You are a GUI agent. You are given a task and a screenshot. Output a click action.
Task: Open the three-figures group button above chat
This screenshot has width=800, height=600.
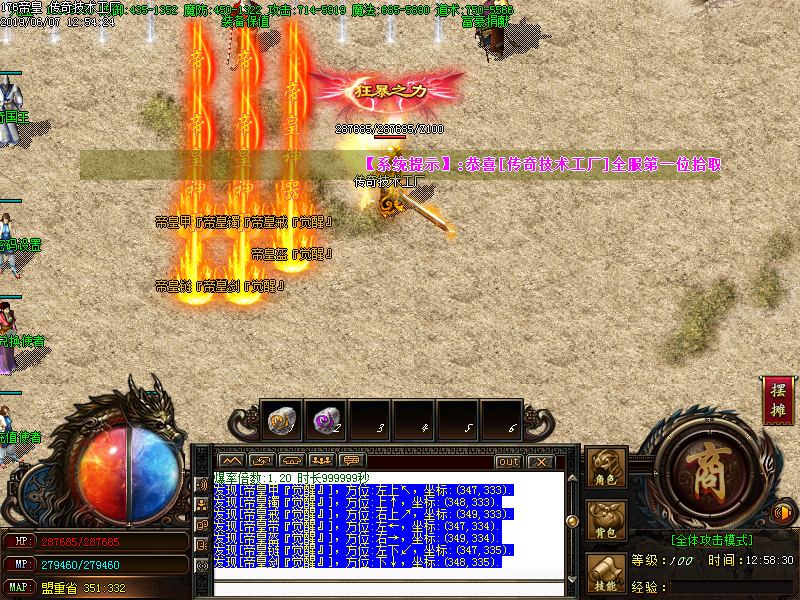pos(322,461)
